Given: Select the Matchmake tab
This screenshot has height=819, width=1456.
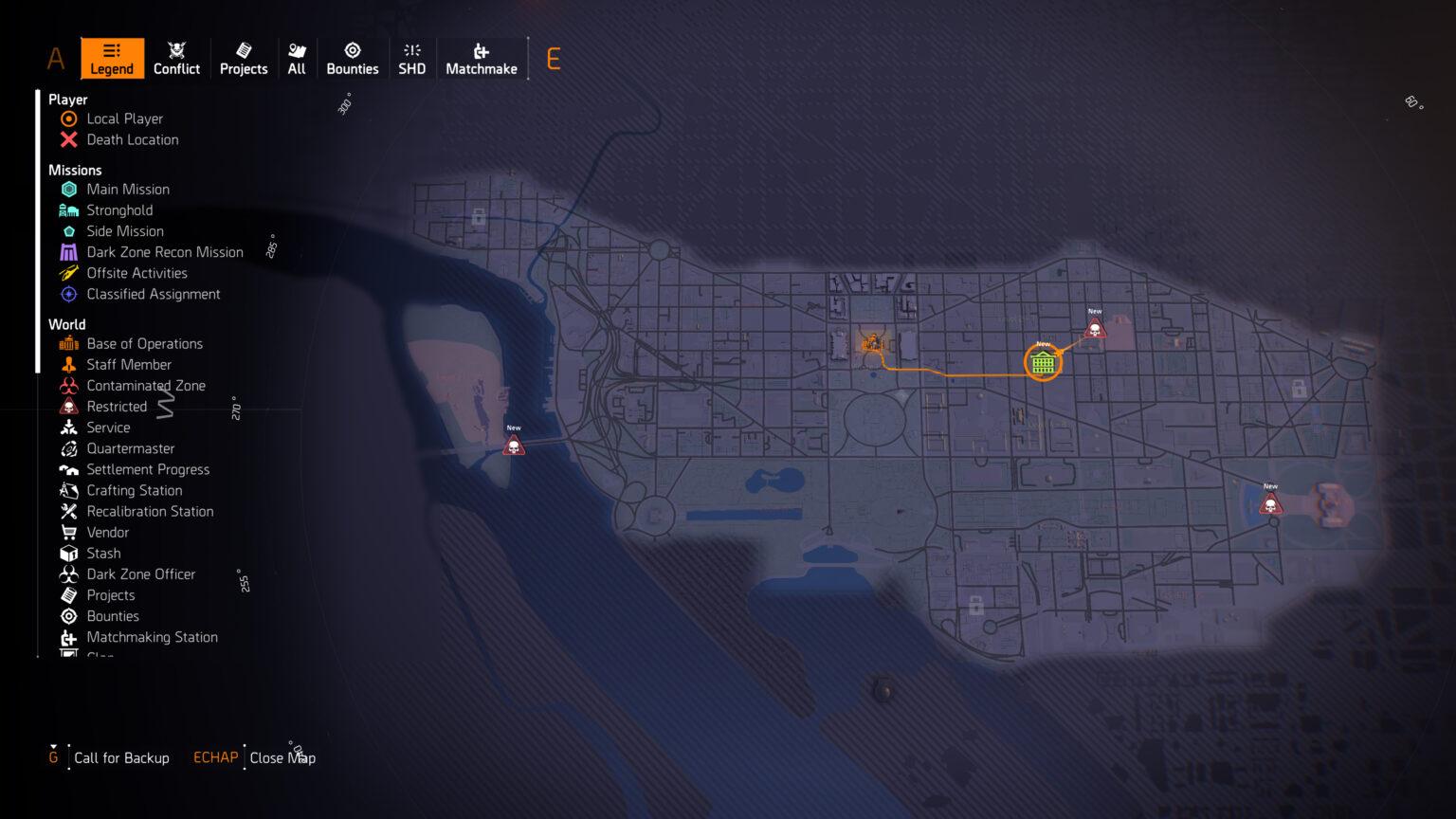Looking at the screenshot, I should 482,59.
